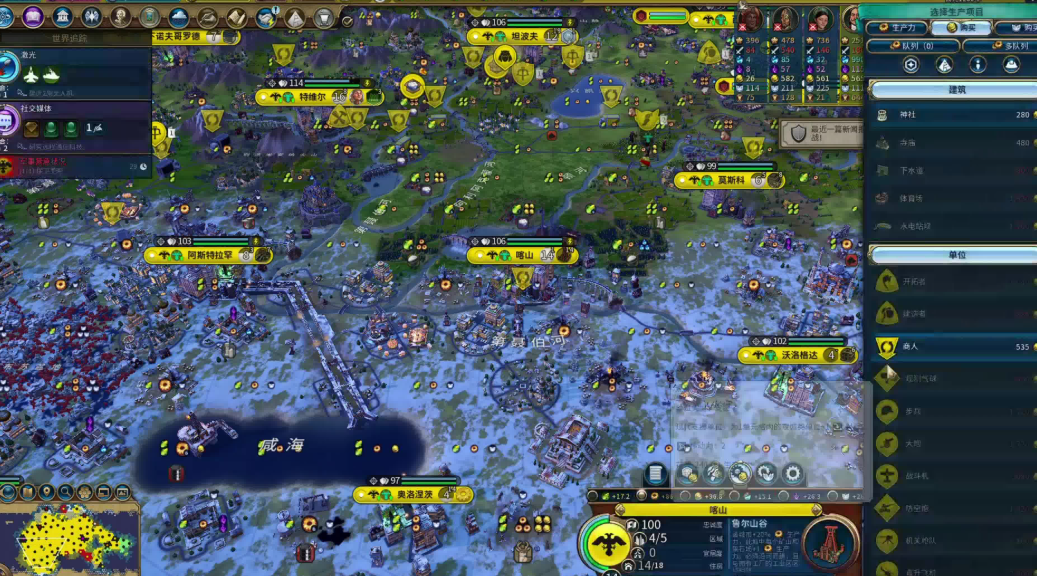The height and width of the screenshot is (576, 1037).
Task: Collapse the 建筑 buildings section header
Action: [x=955, y=90]
